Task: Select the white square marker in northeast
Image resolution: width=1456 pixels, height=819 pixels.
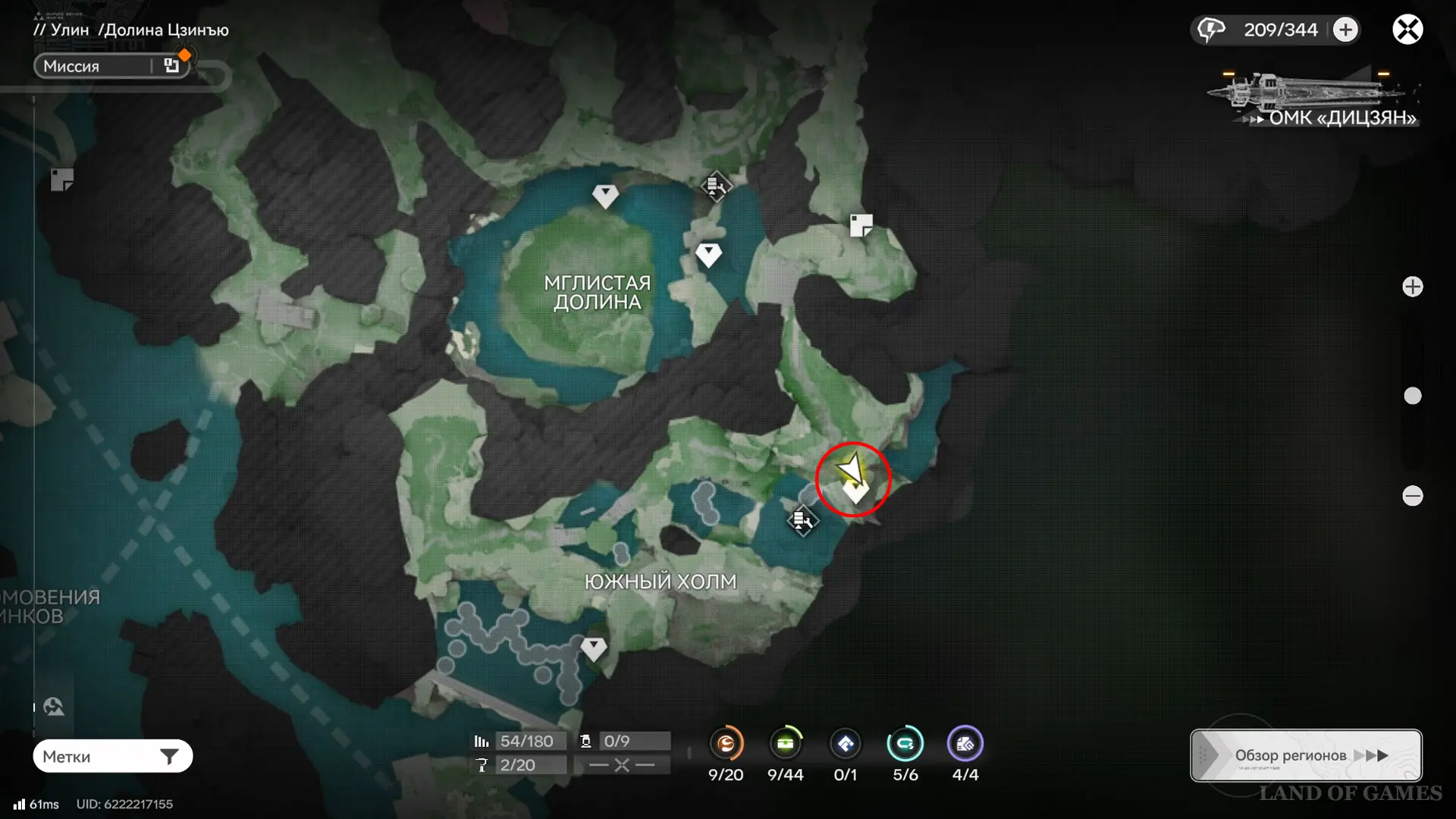Action: click(861, 225)
